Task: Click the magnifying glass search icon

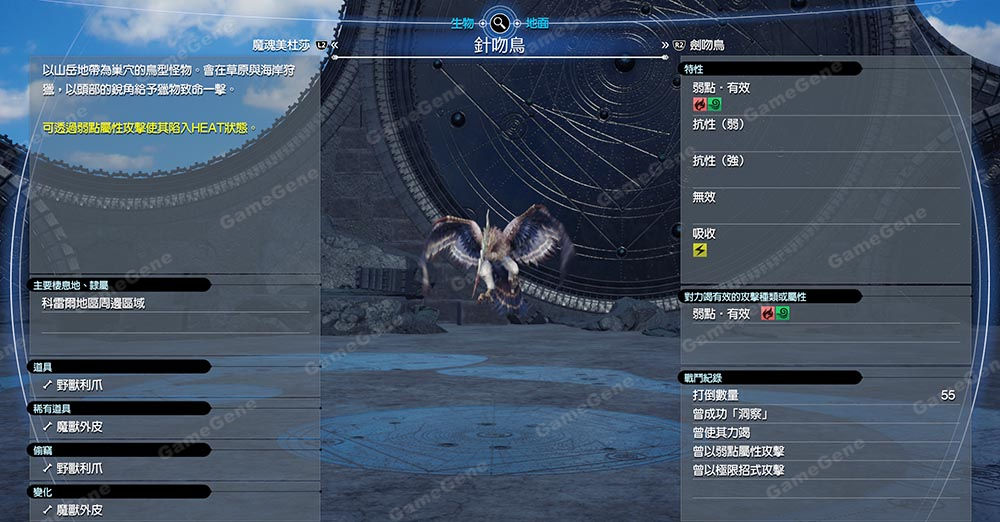Action: (x=499, y=21)
